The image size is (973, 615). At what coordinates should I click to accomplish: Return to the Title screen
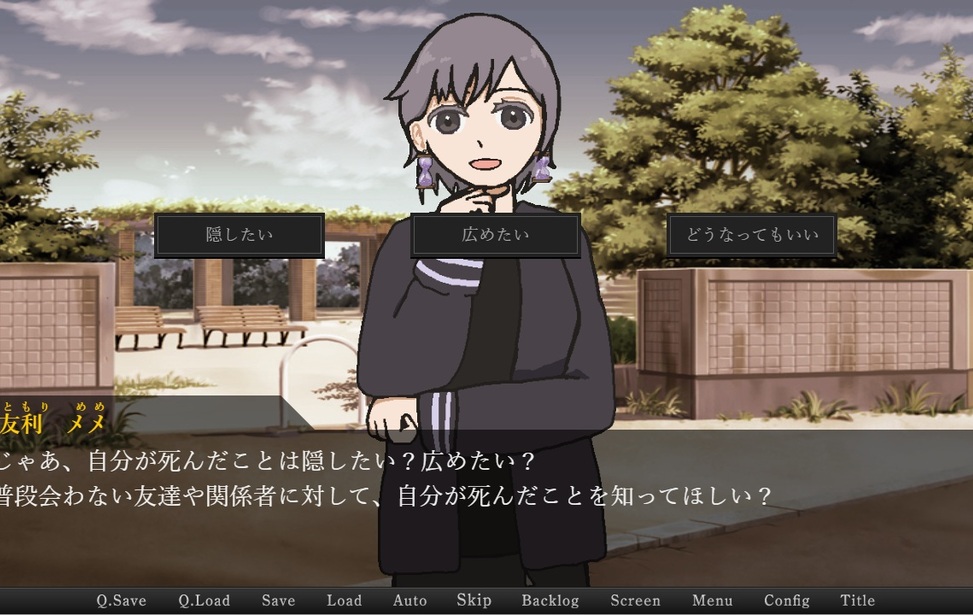pos(858,601)
